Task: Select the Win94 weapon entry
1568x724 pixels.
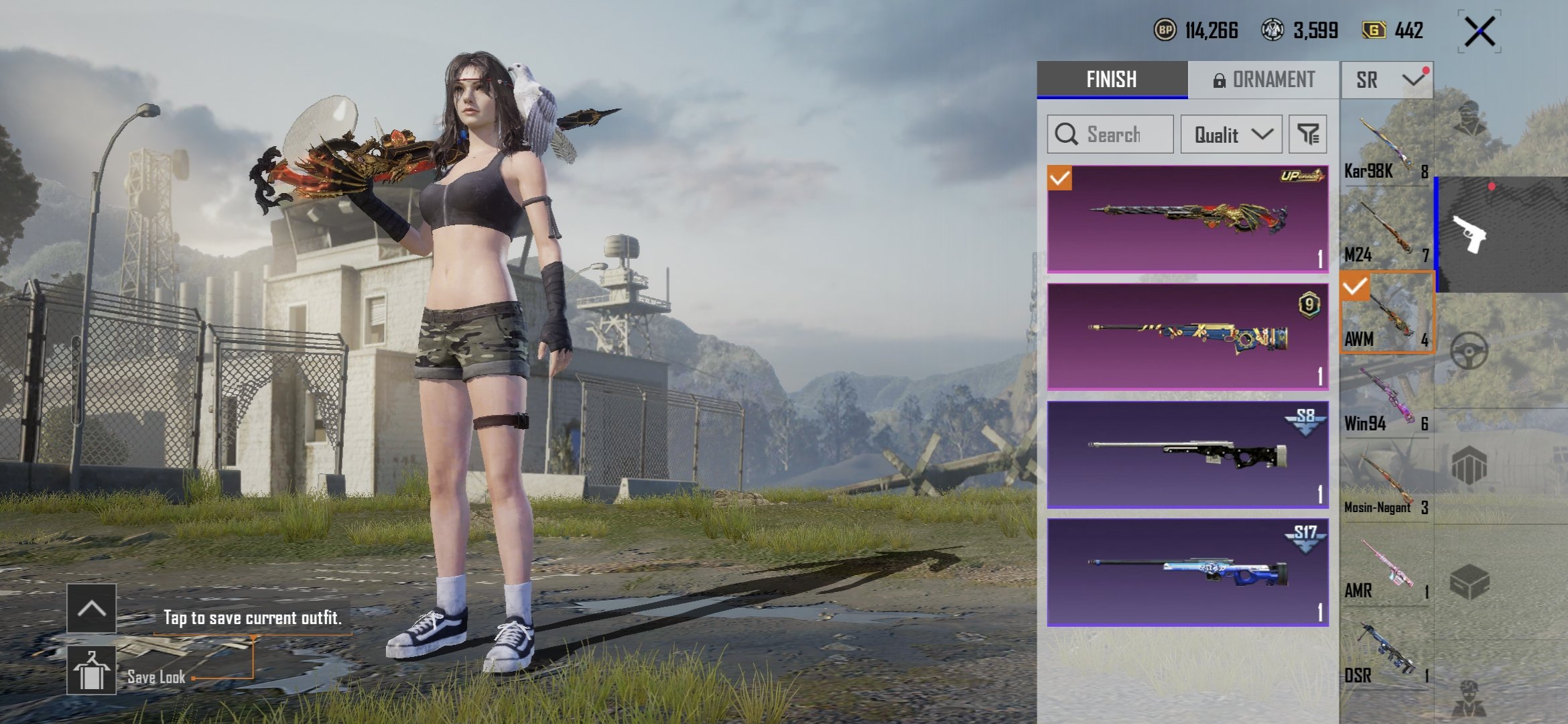Action: [1386, 401]
